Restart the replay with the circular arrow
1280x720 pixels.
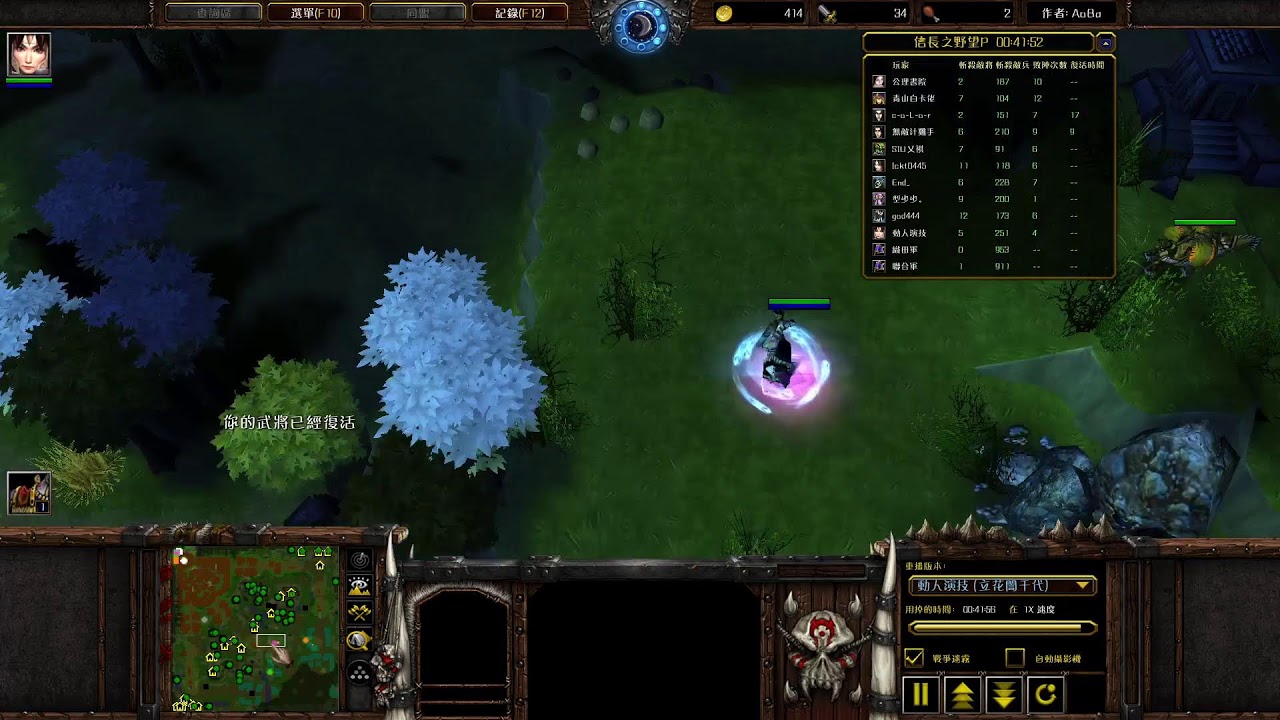pos(1046,694)
